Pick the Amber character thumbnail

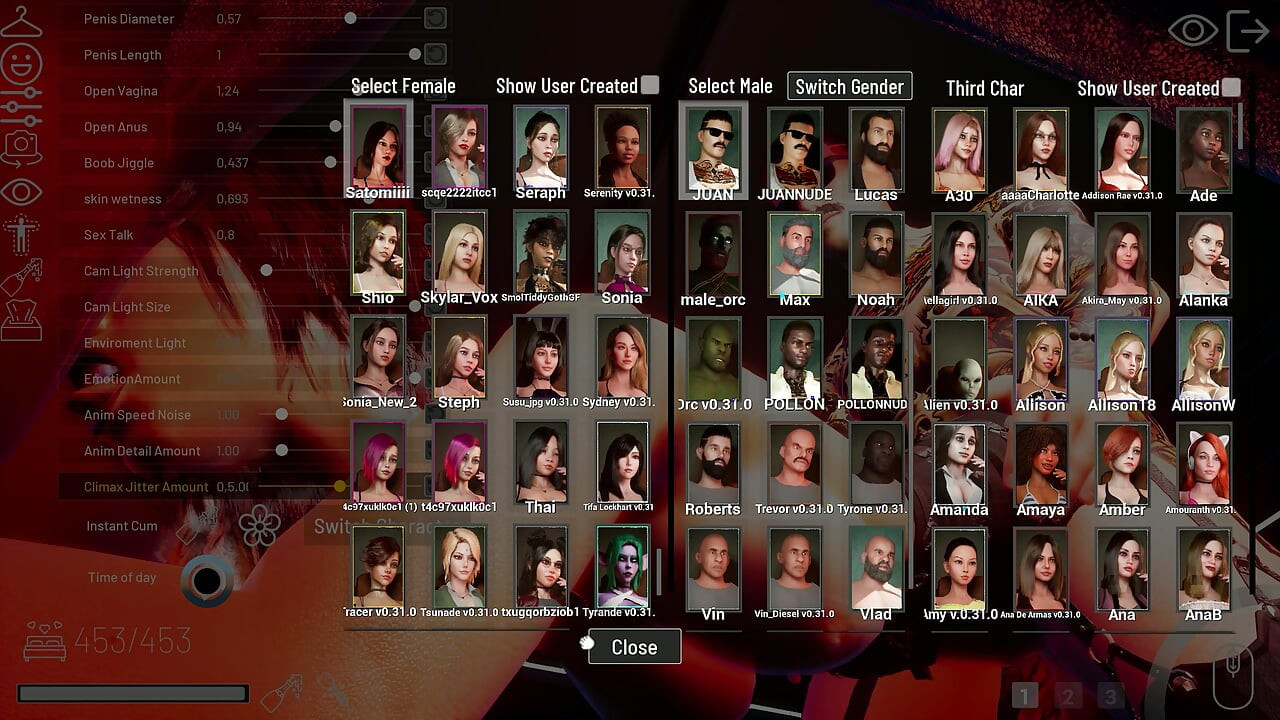[x=1122, y=464]
